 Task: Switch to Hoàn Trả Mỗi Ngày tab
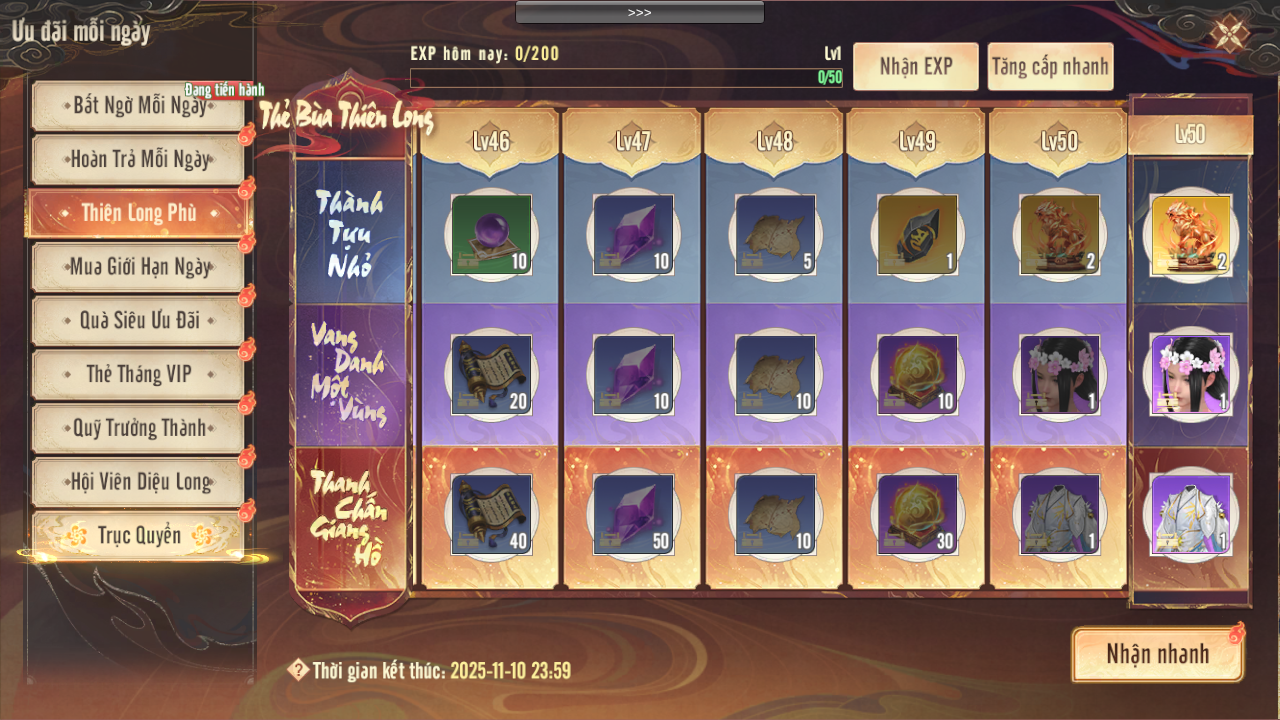[138, 159]
